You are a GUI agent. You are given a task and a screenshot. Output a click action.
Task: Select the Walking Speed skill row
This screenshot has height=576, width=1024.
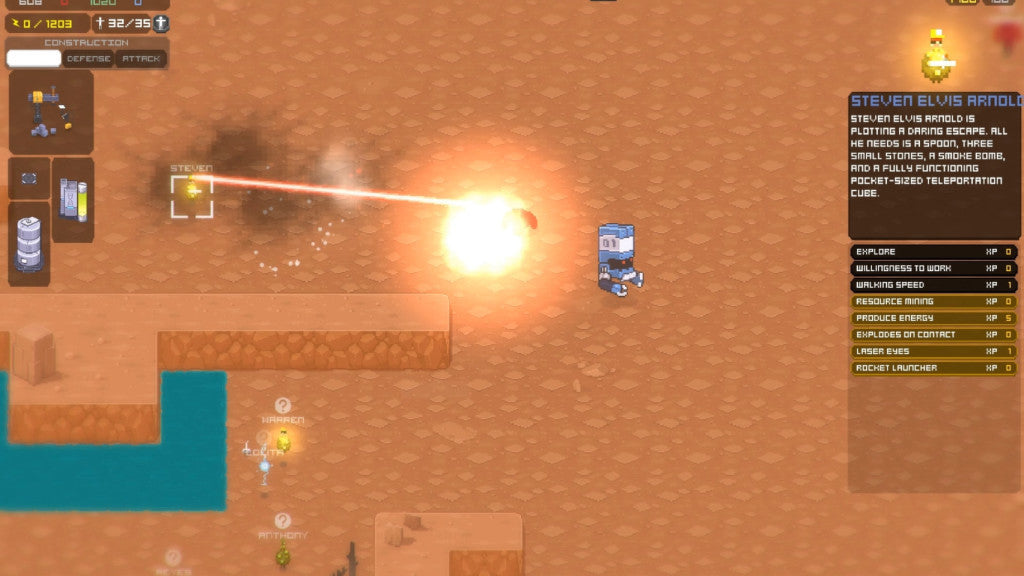pyautogui.click(x=933, y=285)
